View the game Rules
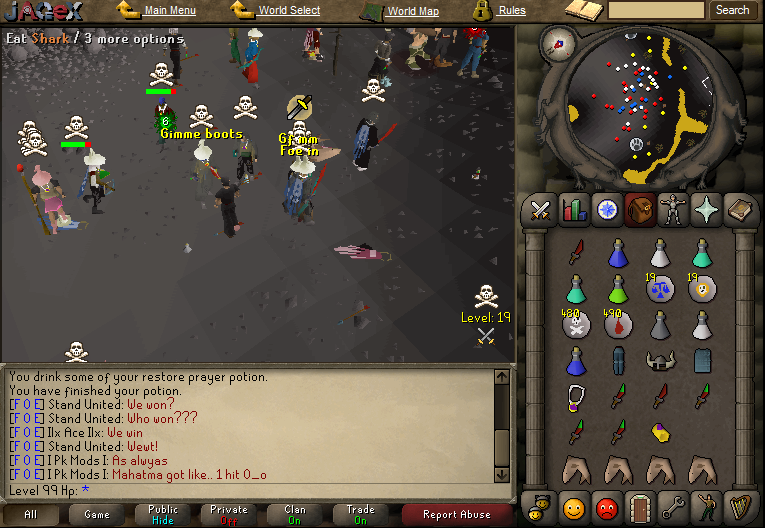 [512, 11]
